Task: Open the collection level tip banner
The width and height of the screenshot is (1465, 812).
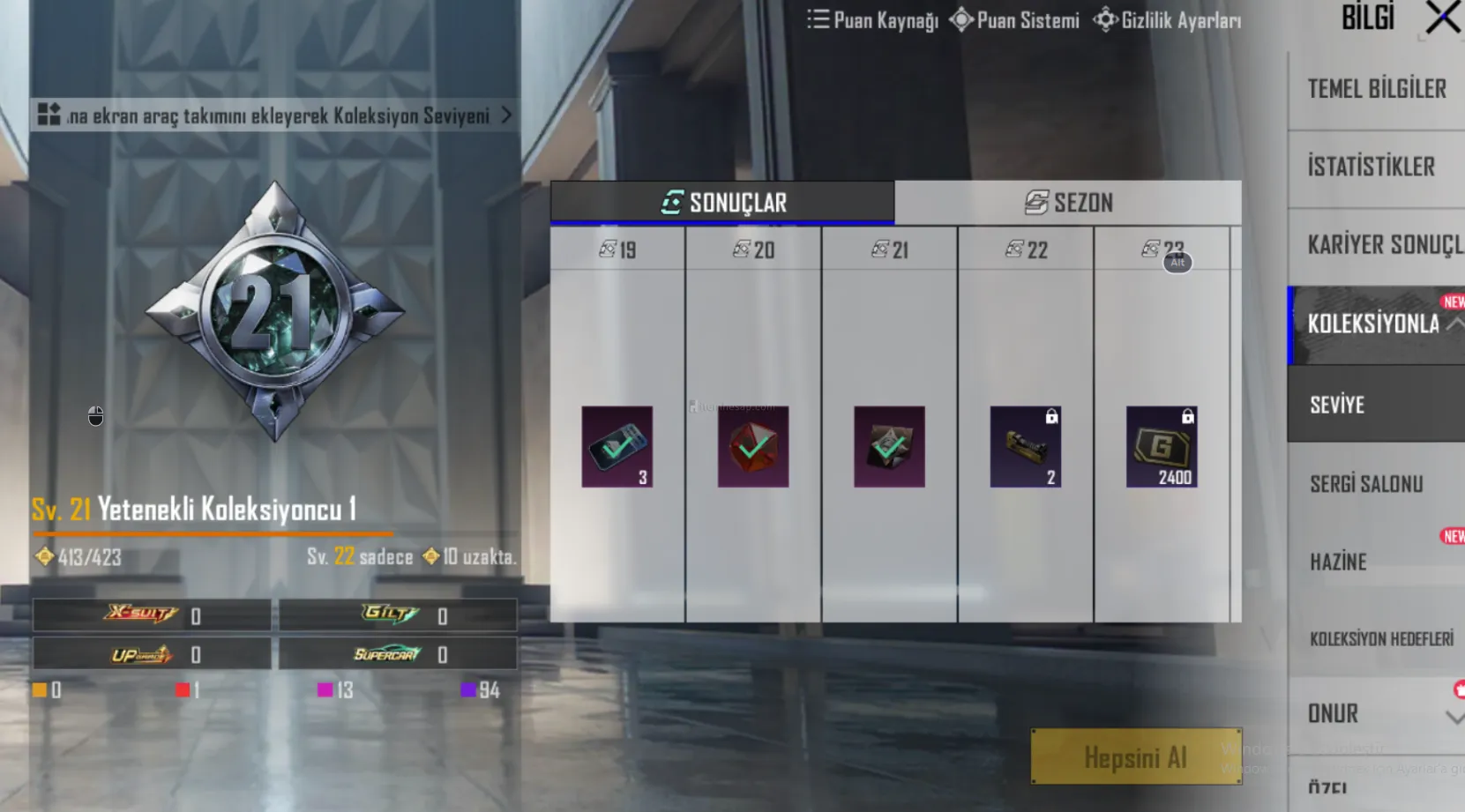Action: [x=274, y=115]
